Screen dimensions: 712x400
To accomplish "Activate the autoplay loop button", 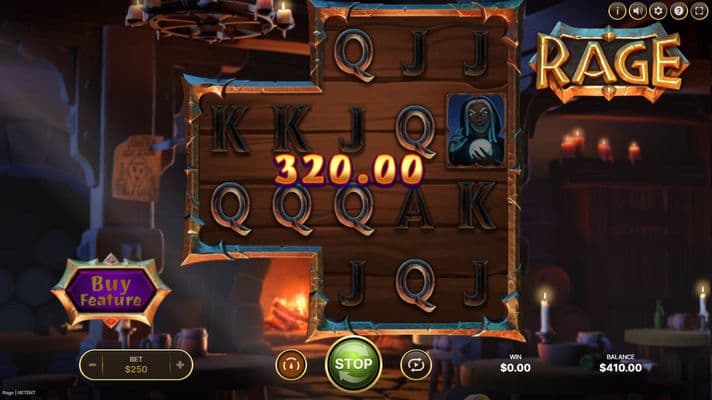I will (x=415, y=365).
